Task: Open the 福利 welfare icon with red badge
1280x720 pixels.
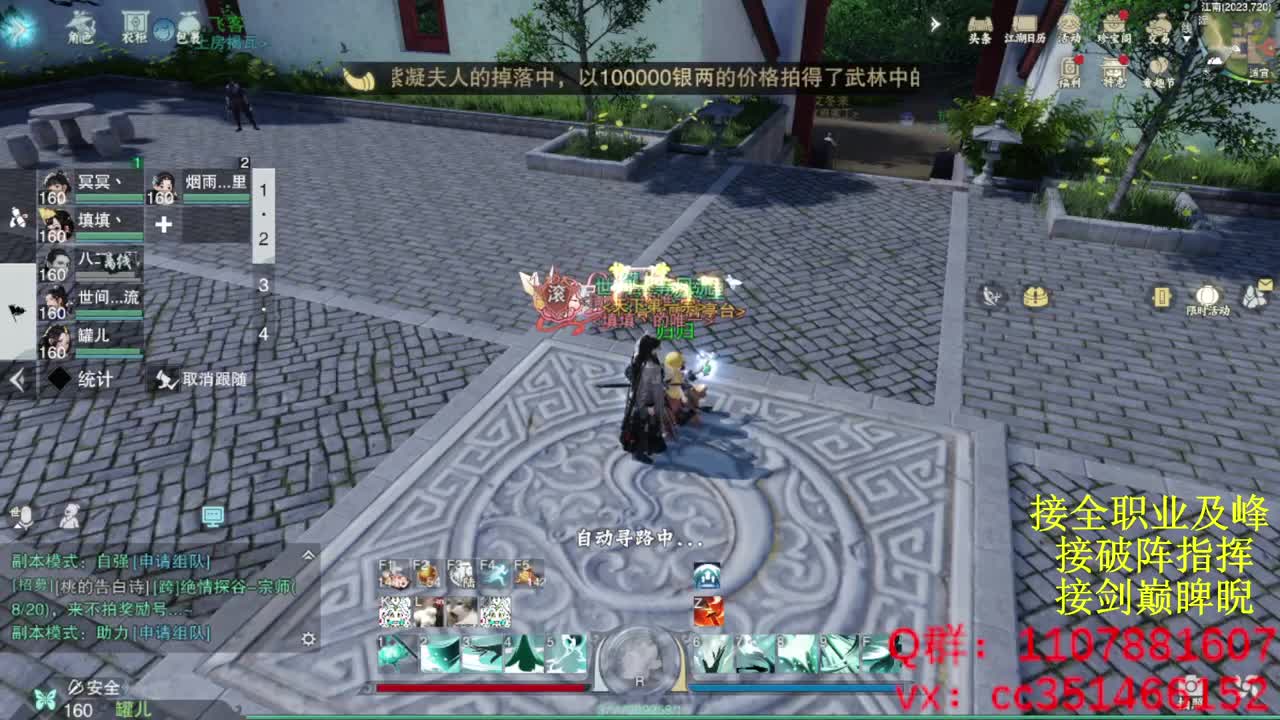Action: [1067, 65]
